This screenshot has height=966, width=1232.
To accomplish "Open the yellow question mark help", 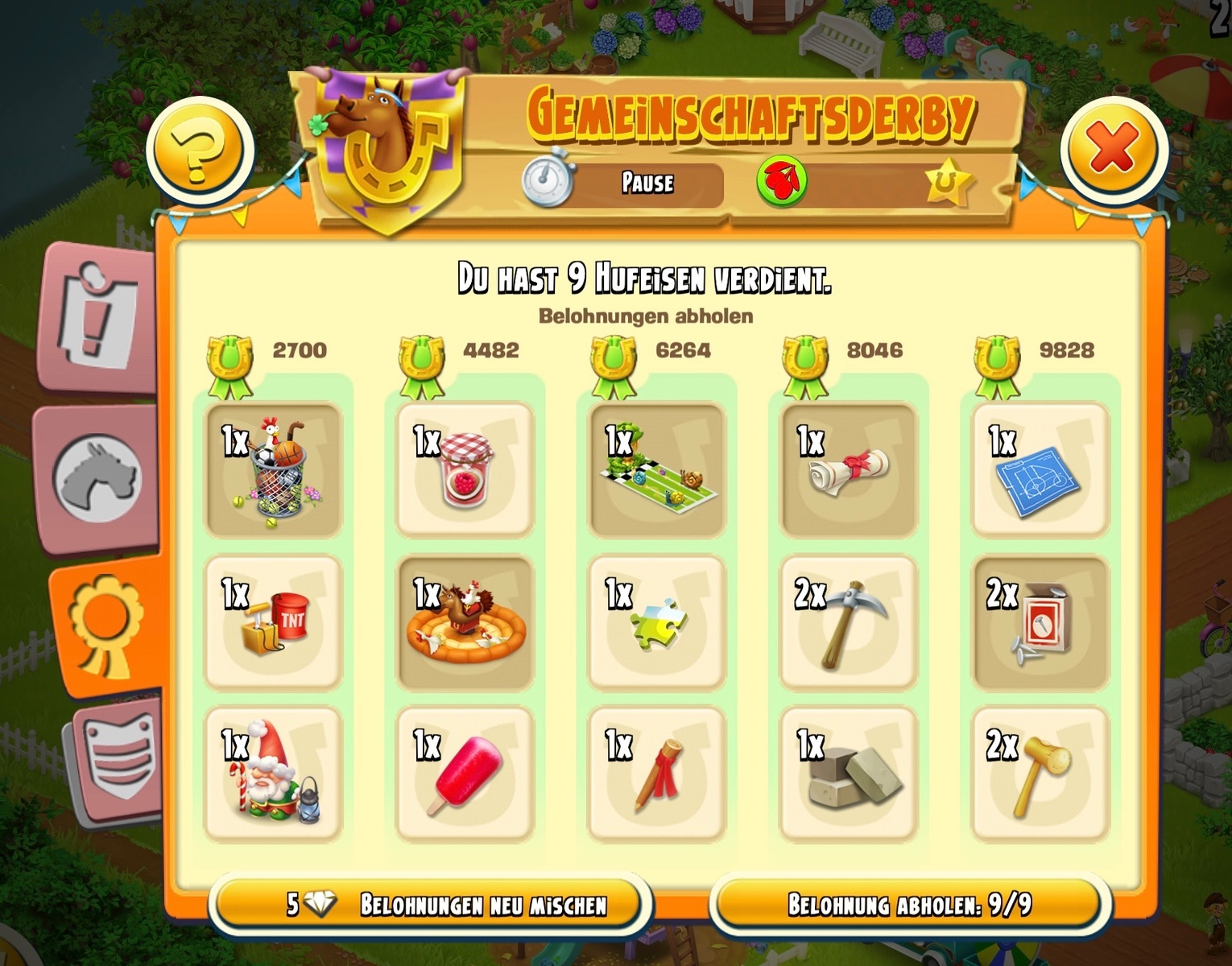I will pyautogui.click(x=201, y=150).
